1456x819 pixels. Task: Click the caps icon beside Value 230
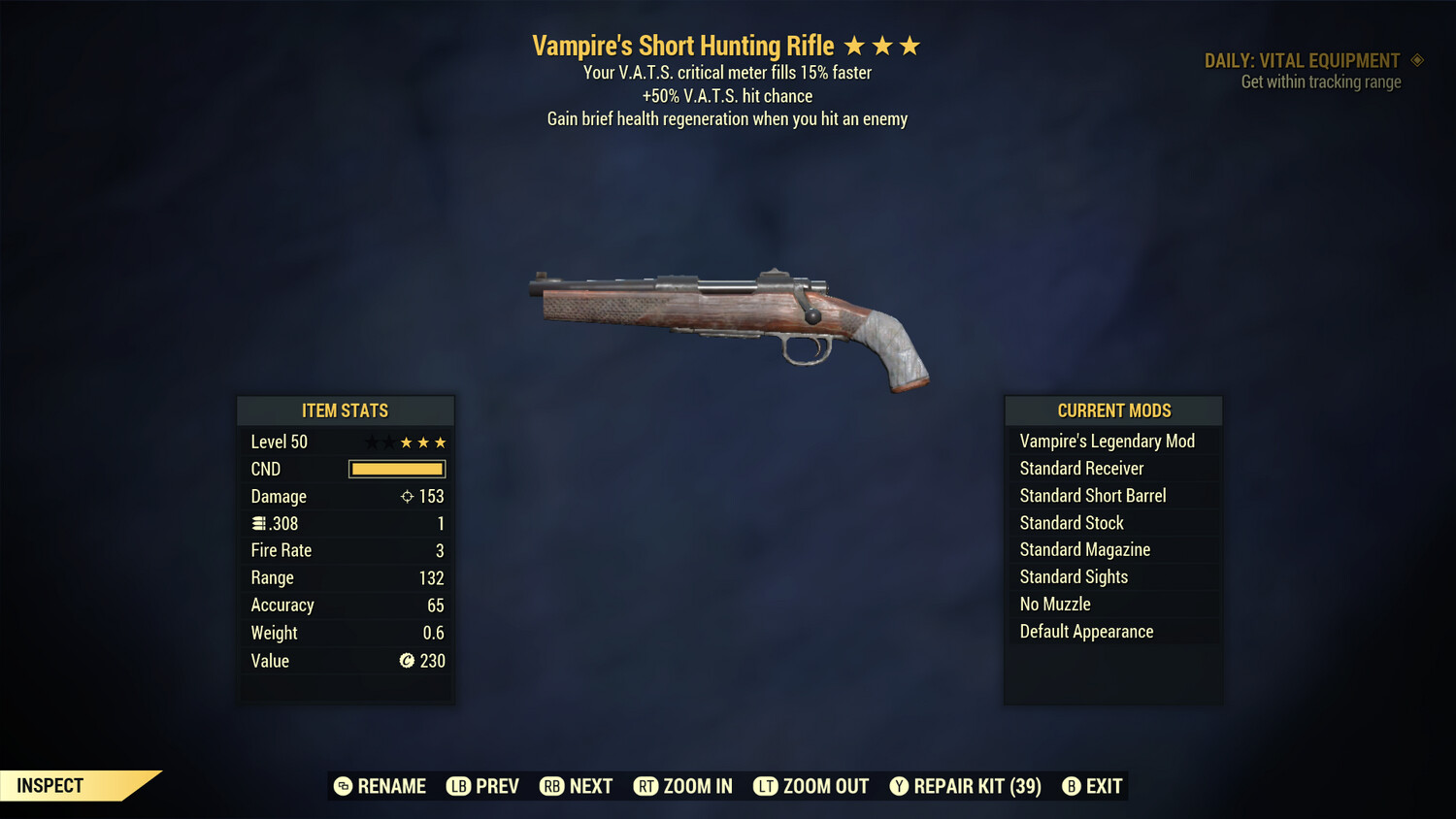(407, 661)
